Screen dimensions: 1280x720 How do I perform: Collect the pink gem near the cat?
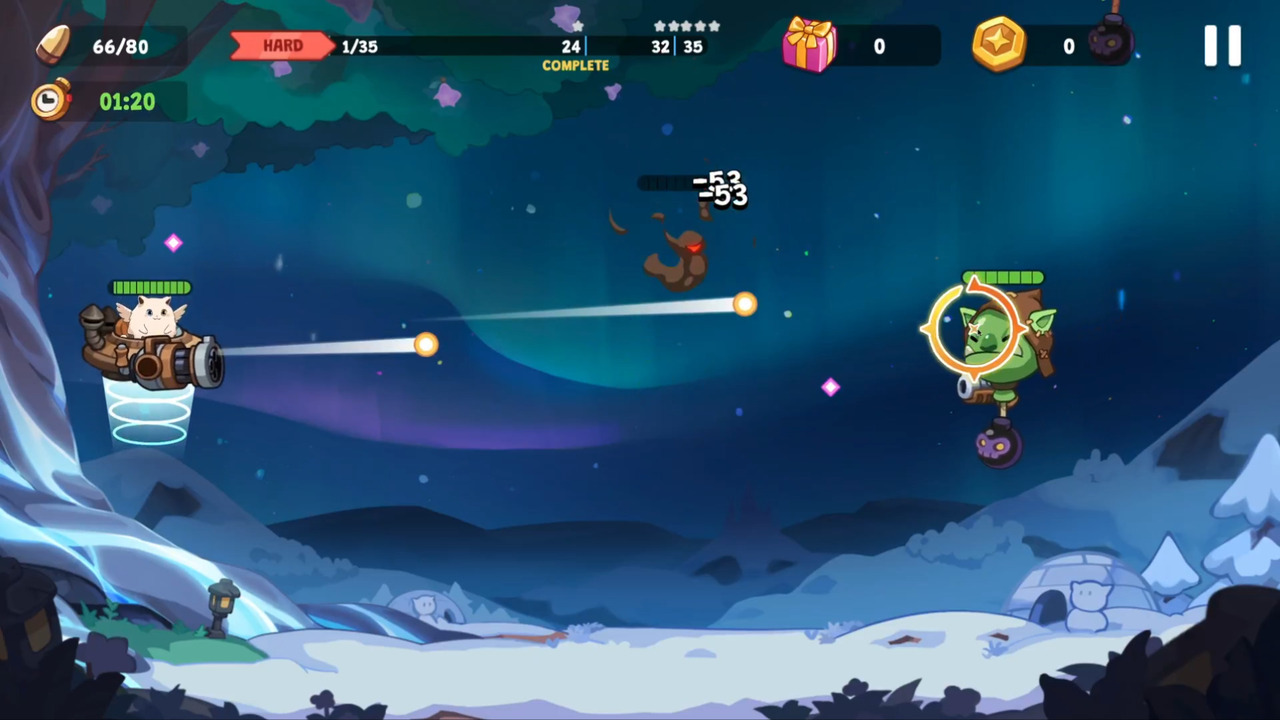[173, 243]
